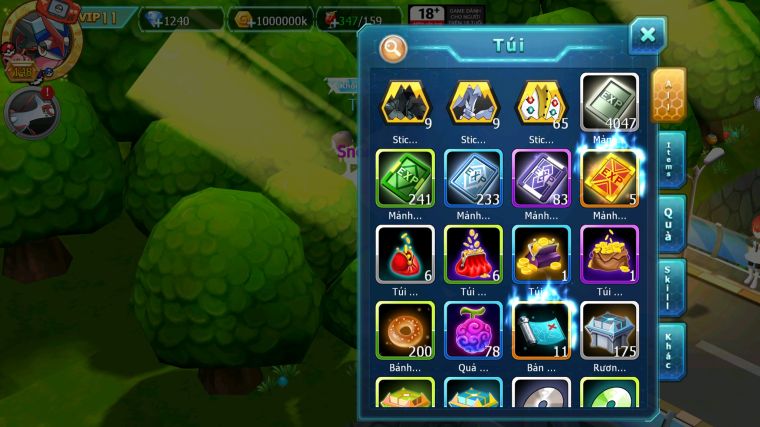Select the orange EXP shard with 5
Screen dimensions: 760x427
609,178
